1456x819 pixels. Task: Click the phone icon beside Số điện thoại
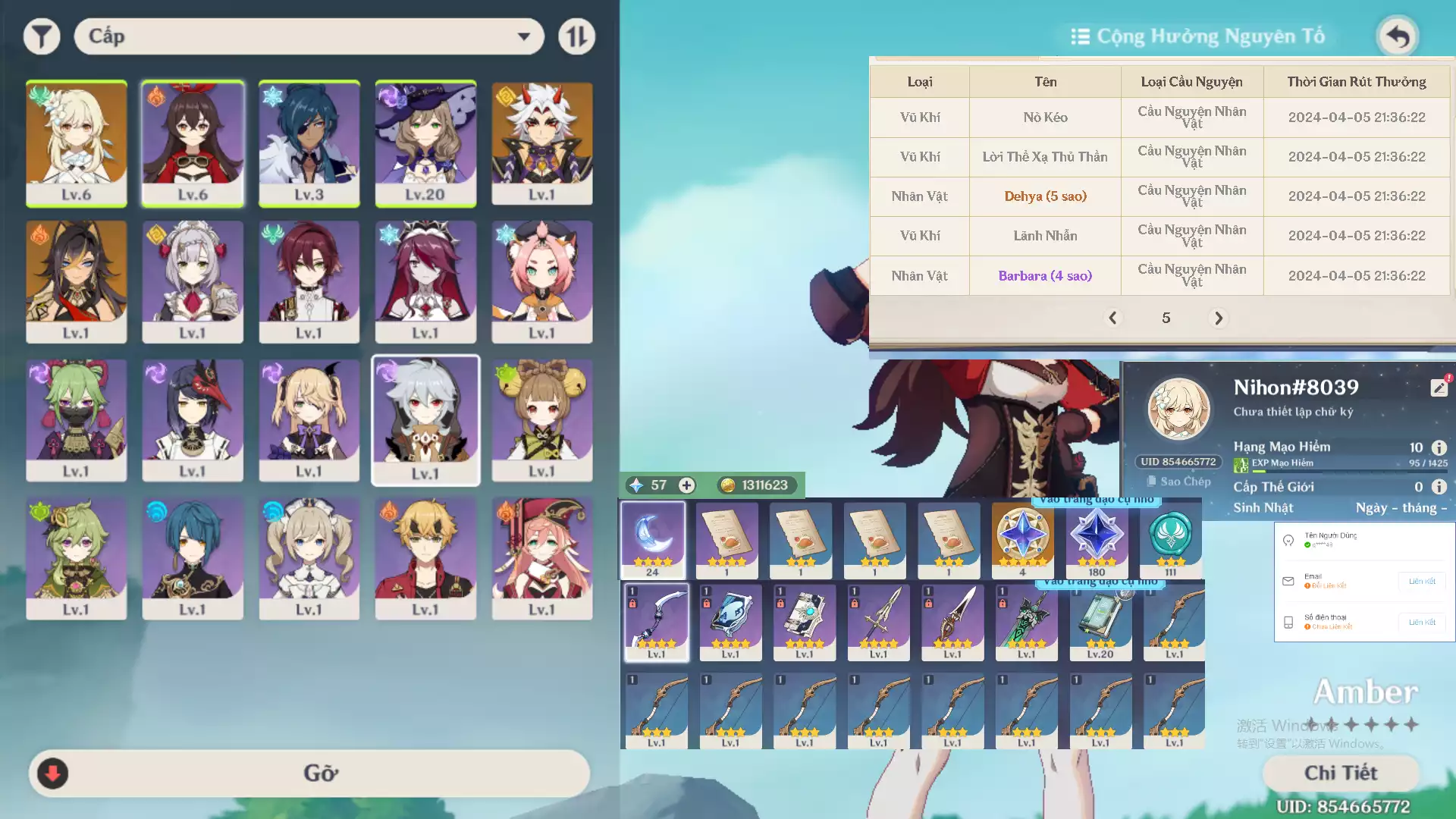[x=1288, y=622]
